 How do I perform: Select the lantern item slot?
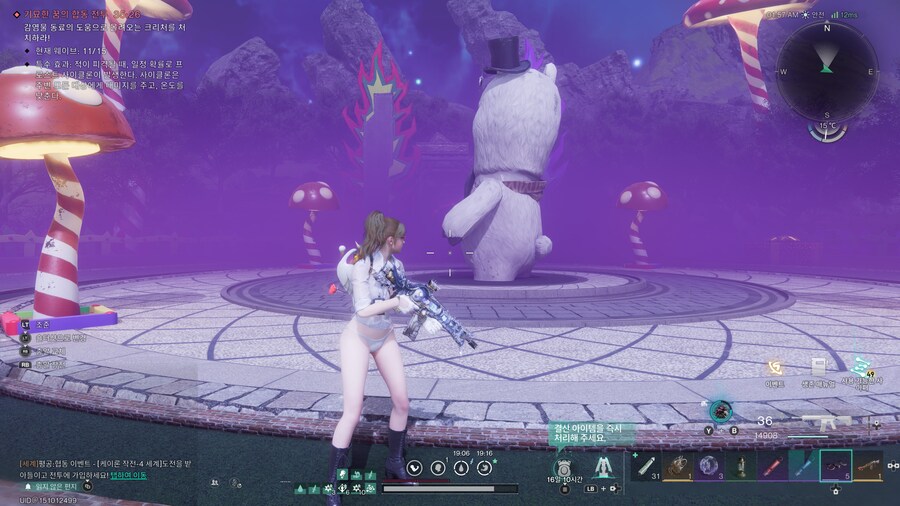click(x=741, y=466)
